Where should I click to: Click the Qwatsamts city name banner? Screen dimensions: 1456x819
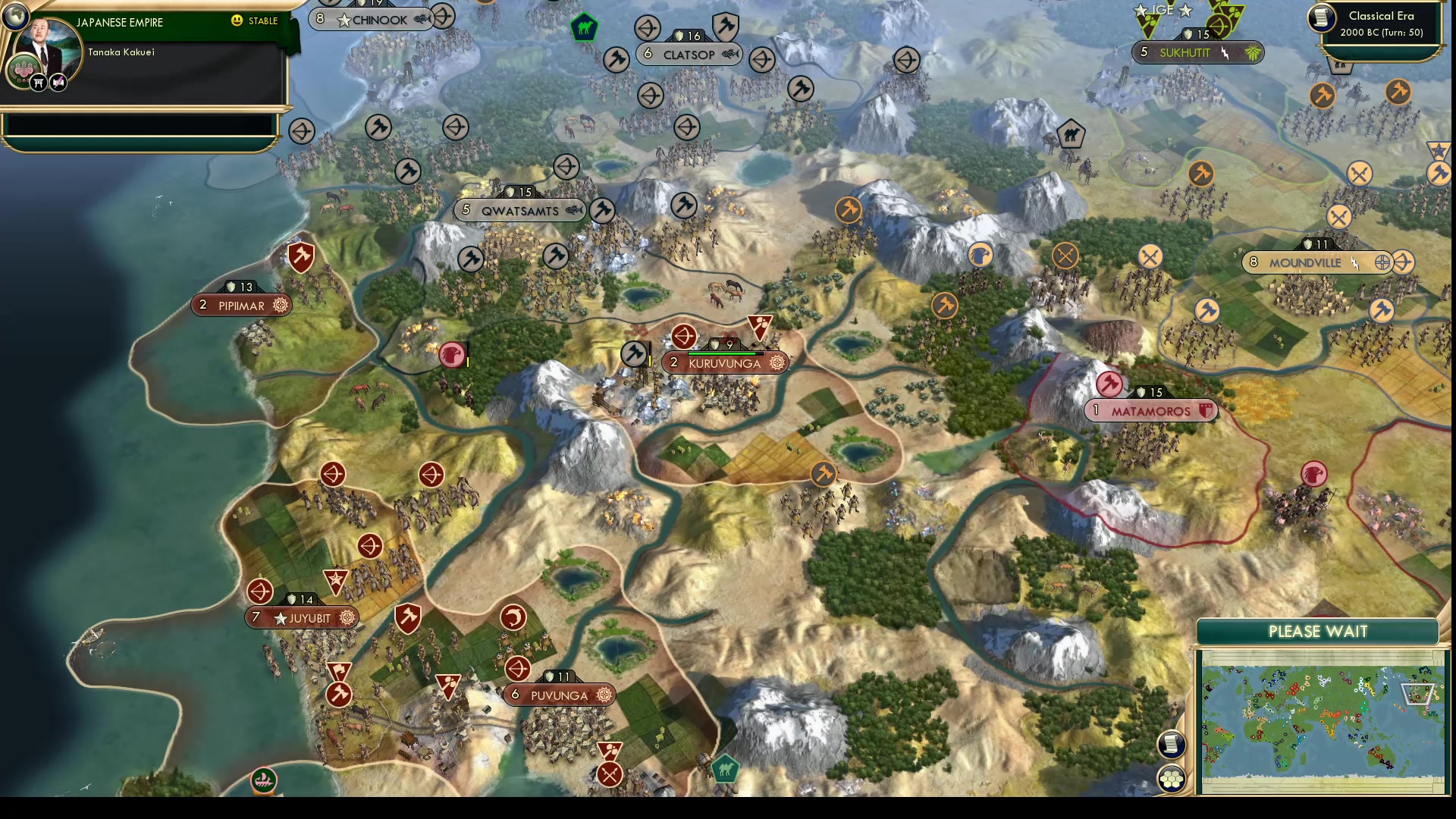pos(519,210)
